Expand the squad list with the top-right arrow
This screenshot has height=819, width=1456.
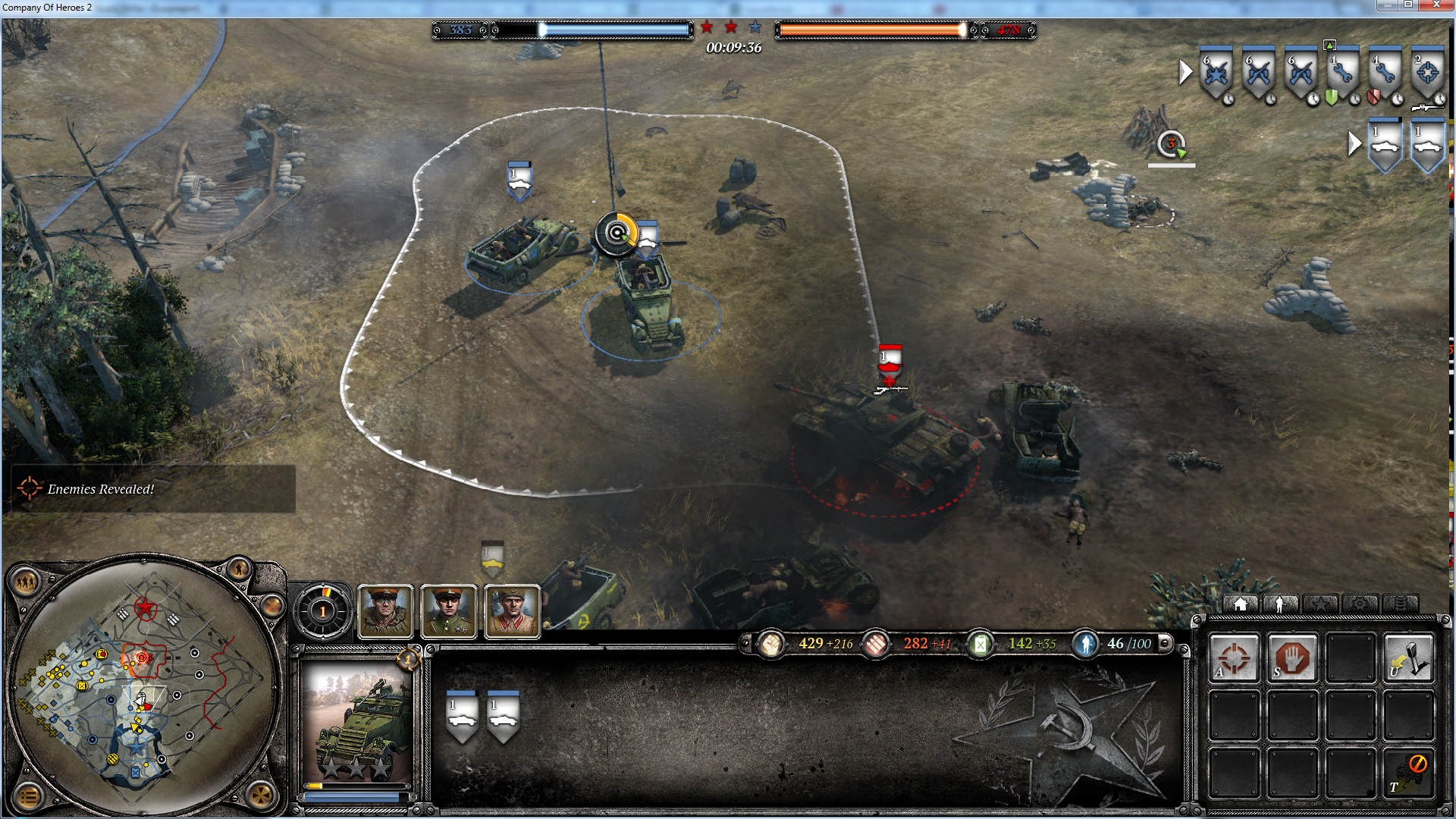pos(1185,73)
